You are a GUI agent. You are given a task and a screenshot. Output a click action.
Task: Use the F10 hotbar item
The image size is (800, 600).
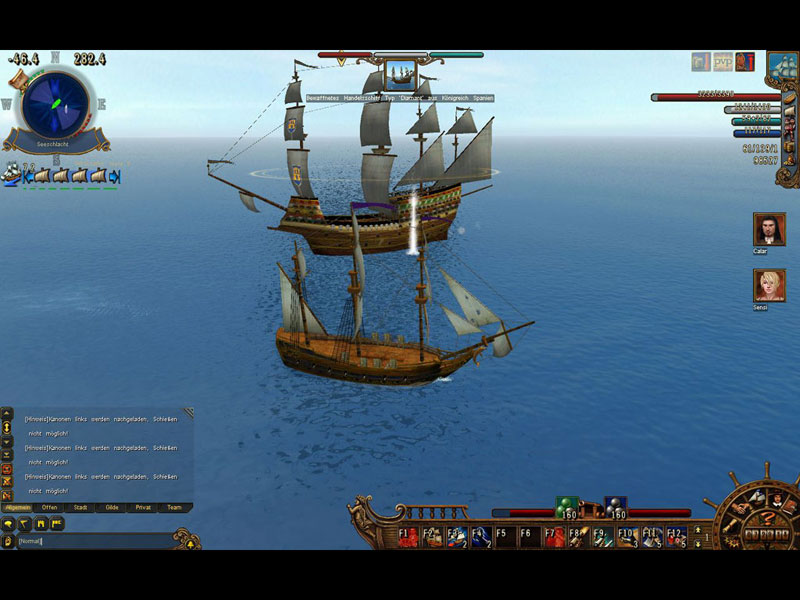[x=627, y=536]
